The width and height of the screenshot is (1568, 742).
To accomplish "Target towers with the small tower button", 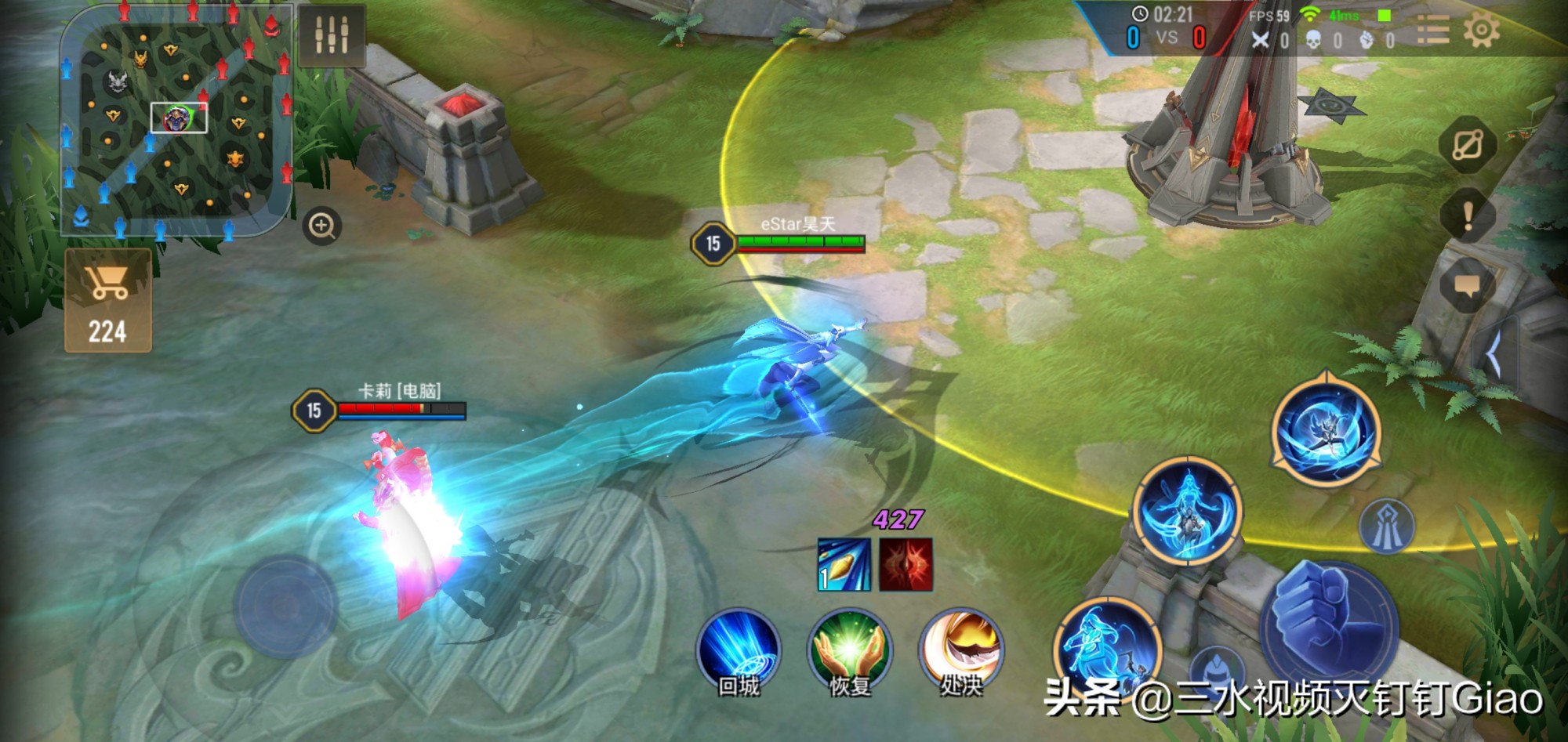I will pos(1386,527).
